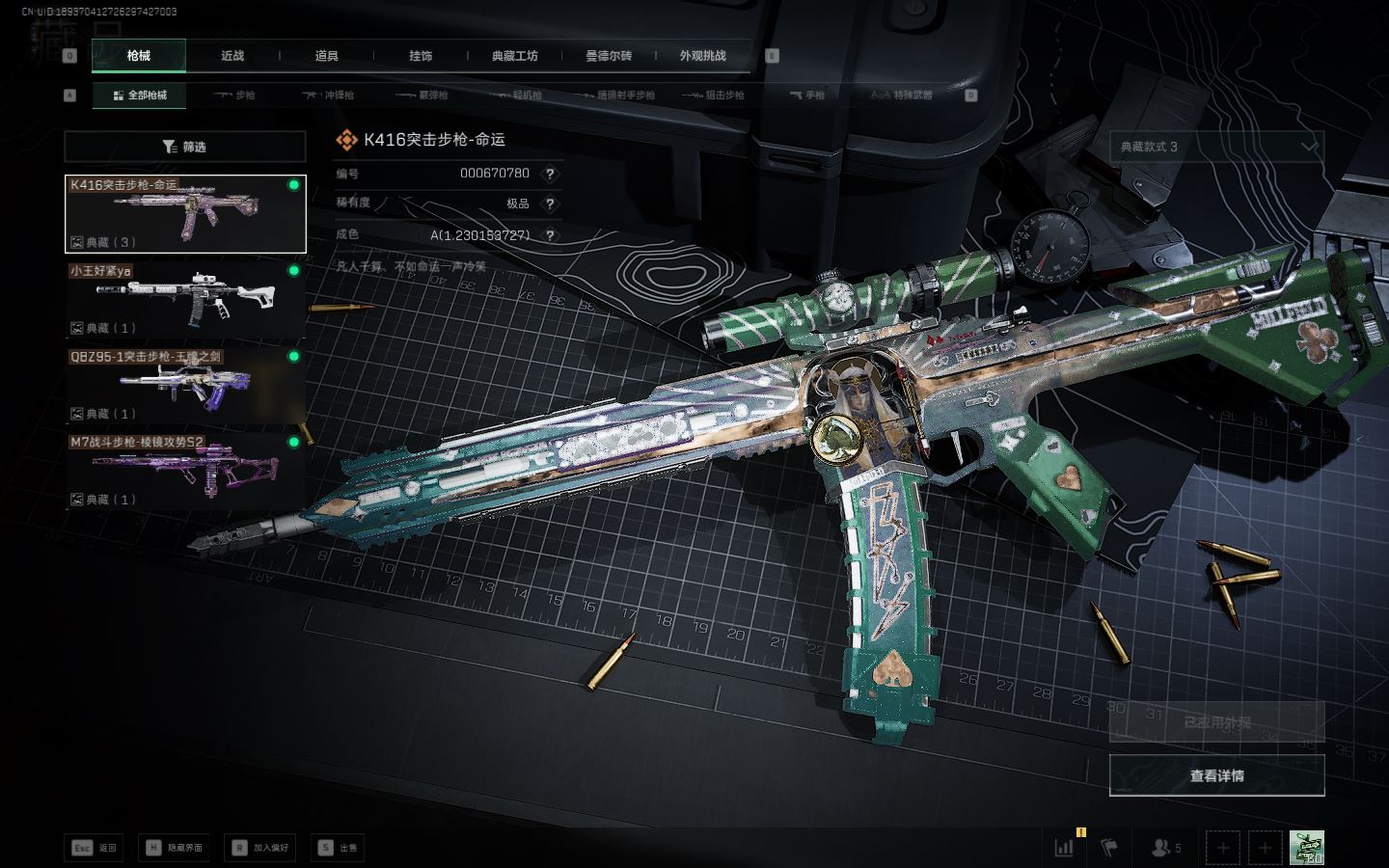
Task: Click the 查看详情 view details button
Action: (1216, 775)
